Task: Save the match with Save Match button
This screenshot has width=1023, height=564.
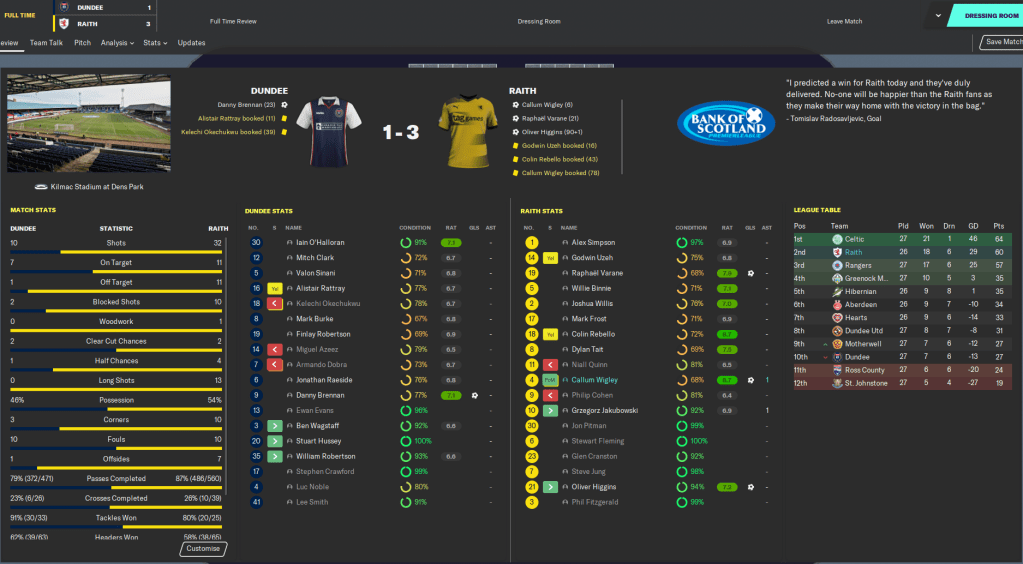Action: point(1002,42)
